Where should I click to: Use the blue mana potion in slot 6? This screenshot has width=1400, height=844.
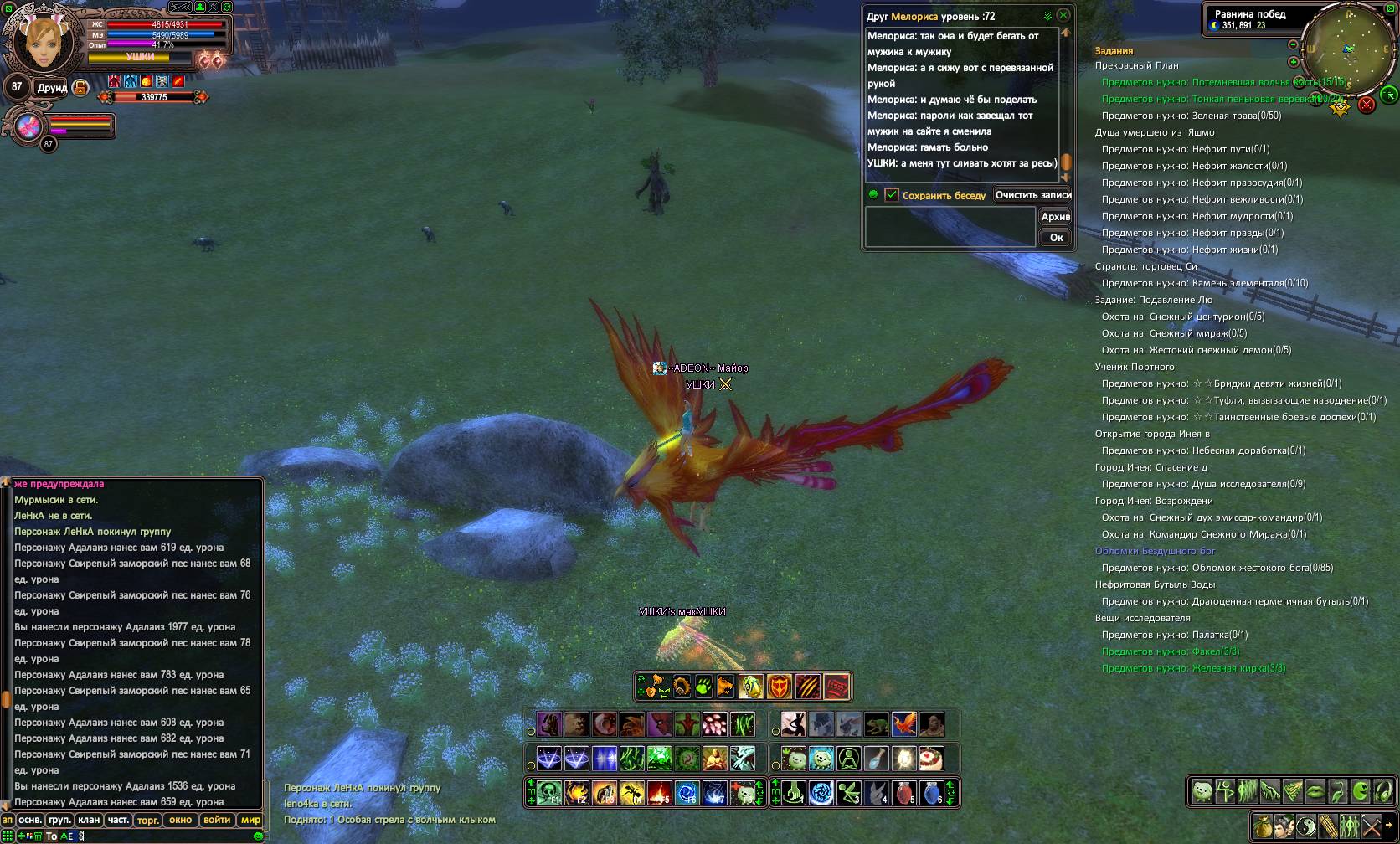(930, 791)
